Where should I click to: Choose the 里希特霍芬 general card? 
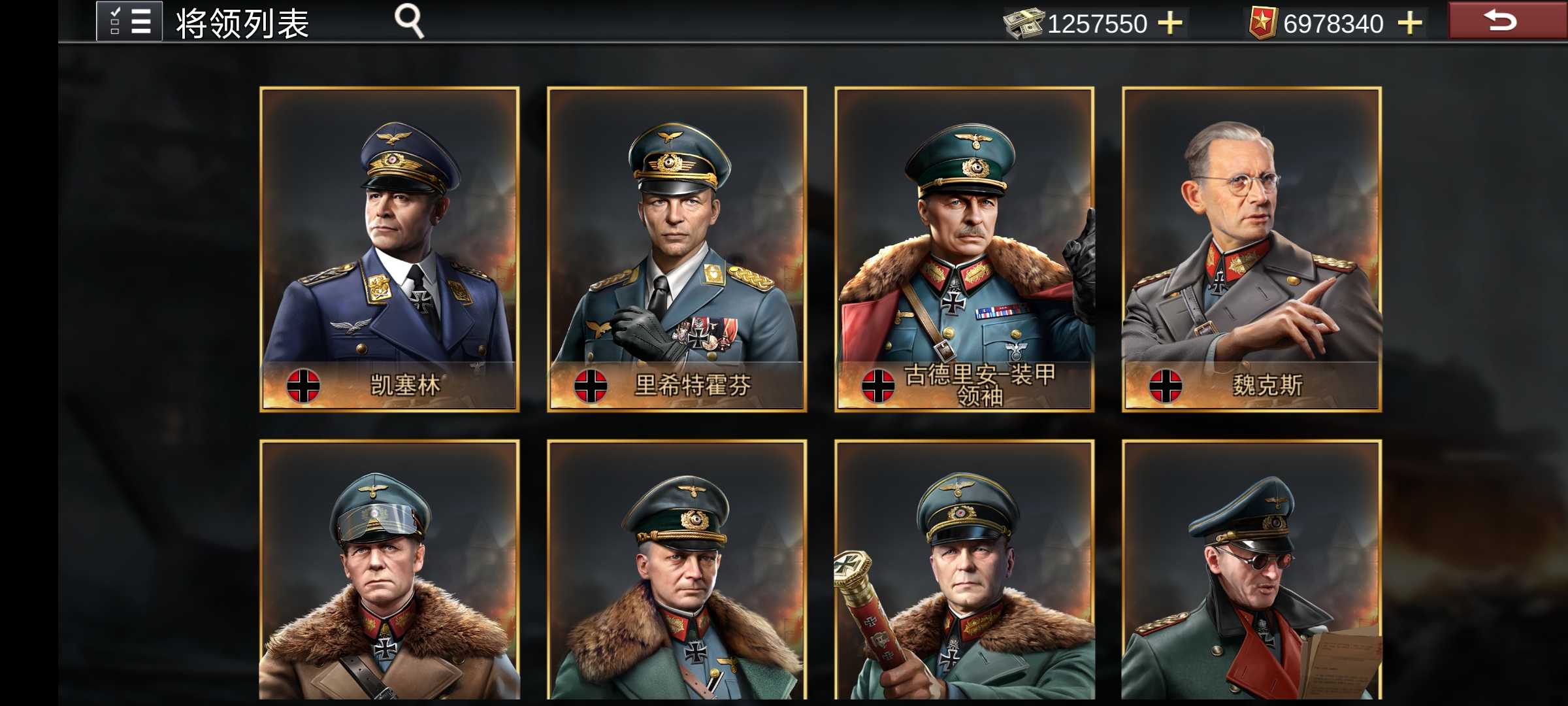[x=677, y=249]
